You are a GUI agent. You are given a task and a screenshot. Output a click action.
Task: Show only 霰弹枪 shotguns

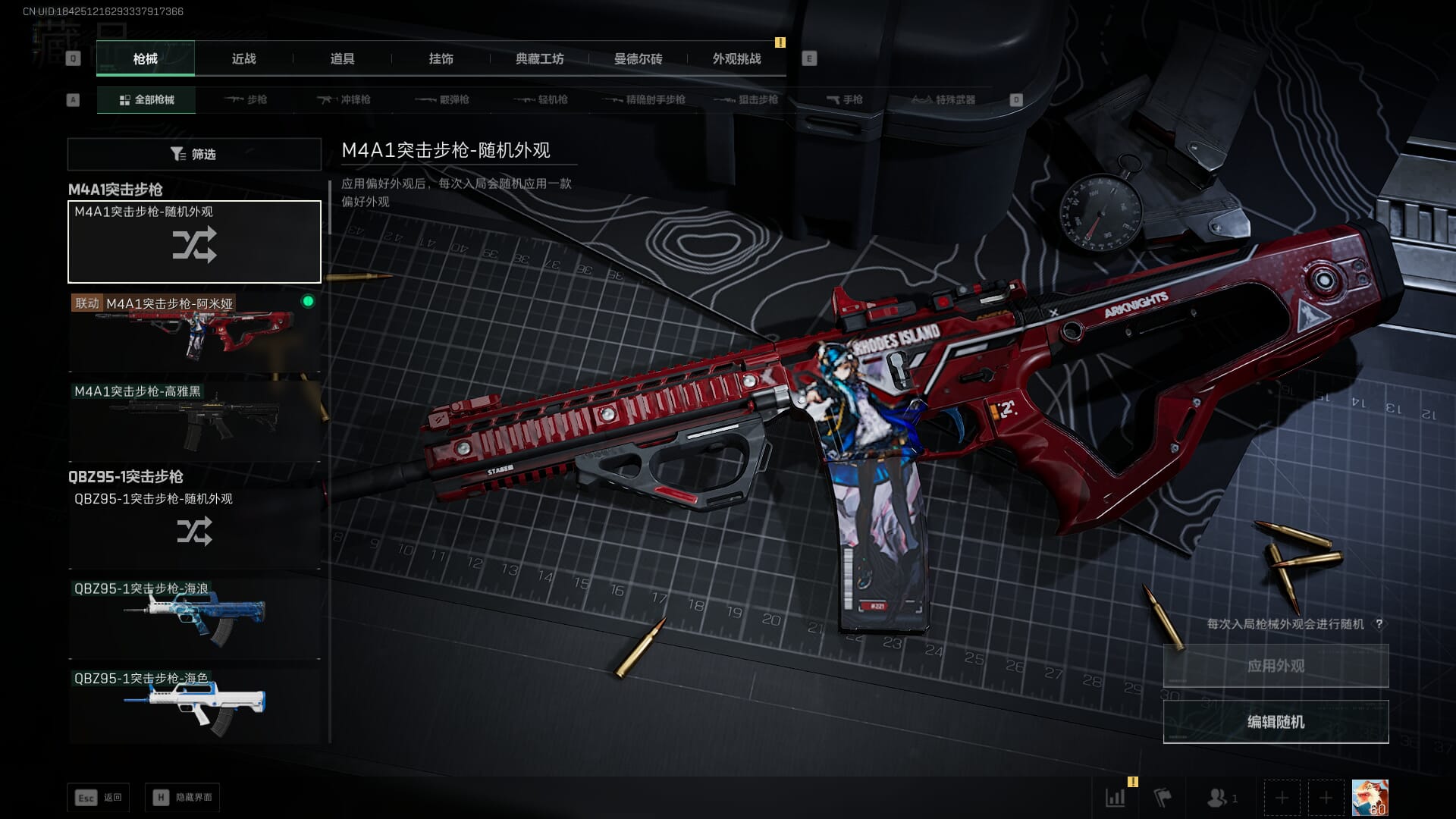[x=443, y=100]
